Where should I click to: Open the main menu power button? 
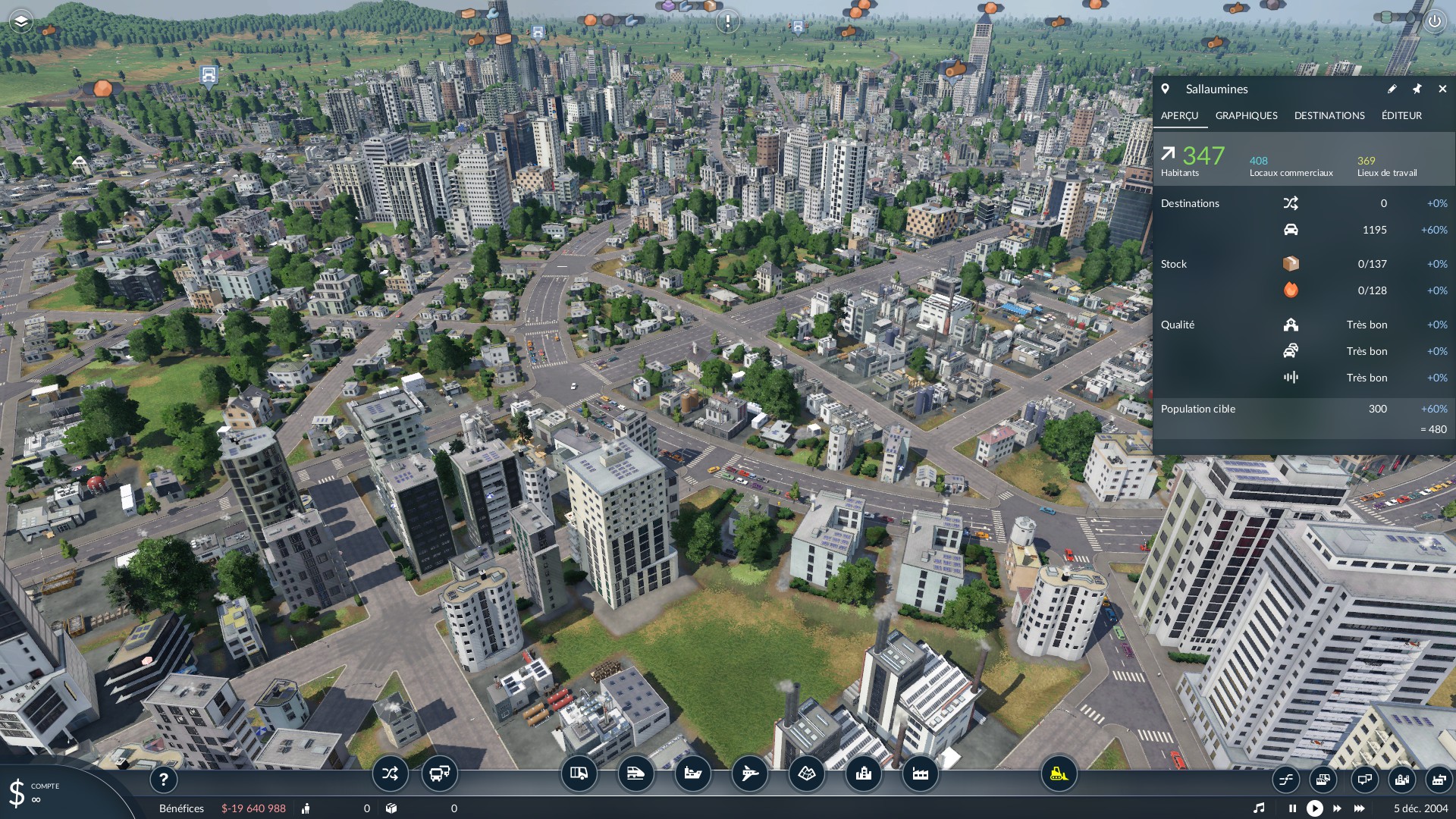coord(1434,21)
